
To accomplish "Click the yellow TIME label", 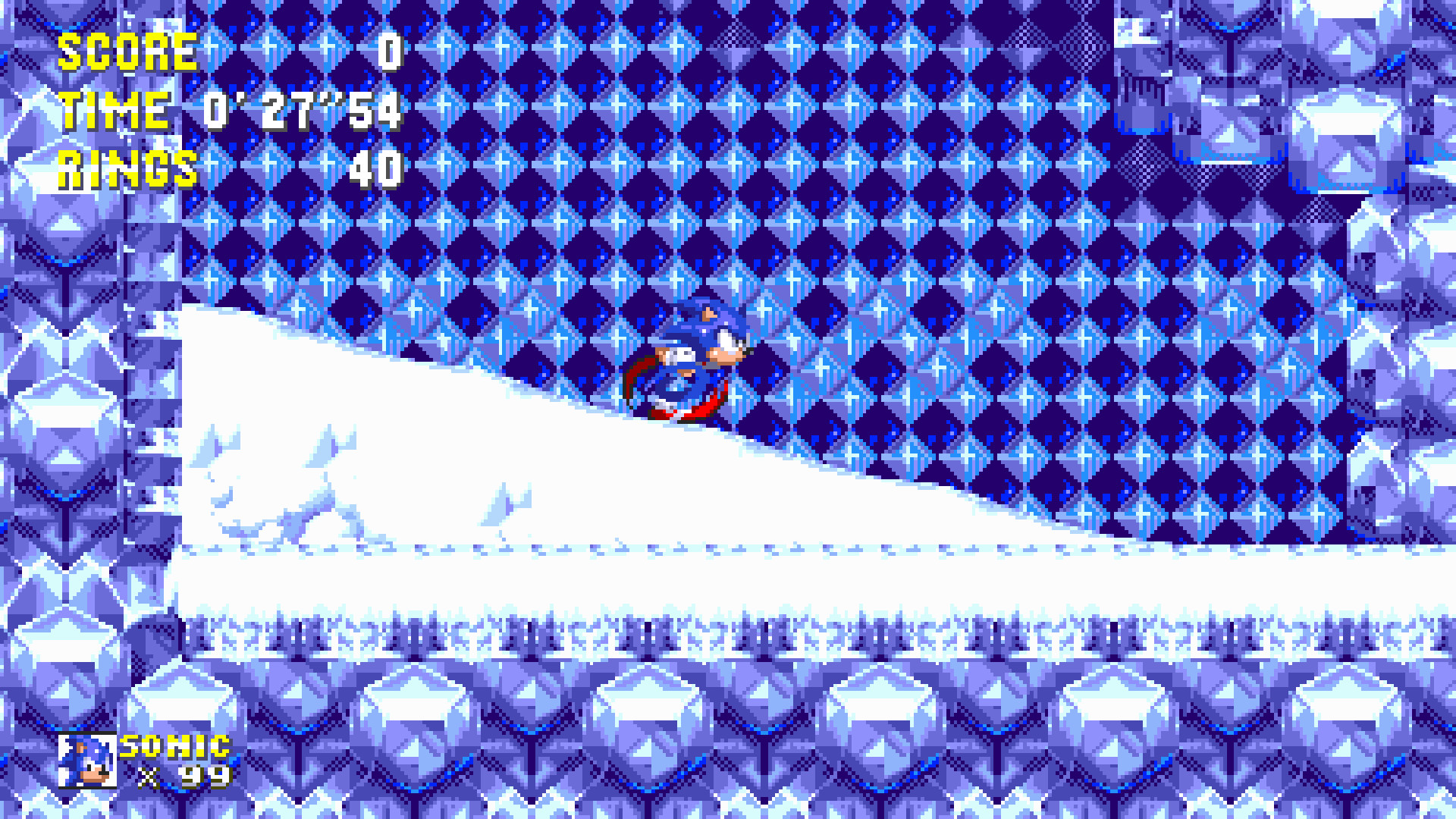I will (x=114, y=112).
